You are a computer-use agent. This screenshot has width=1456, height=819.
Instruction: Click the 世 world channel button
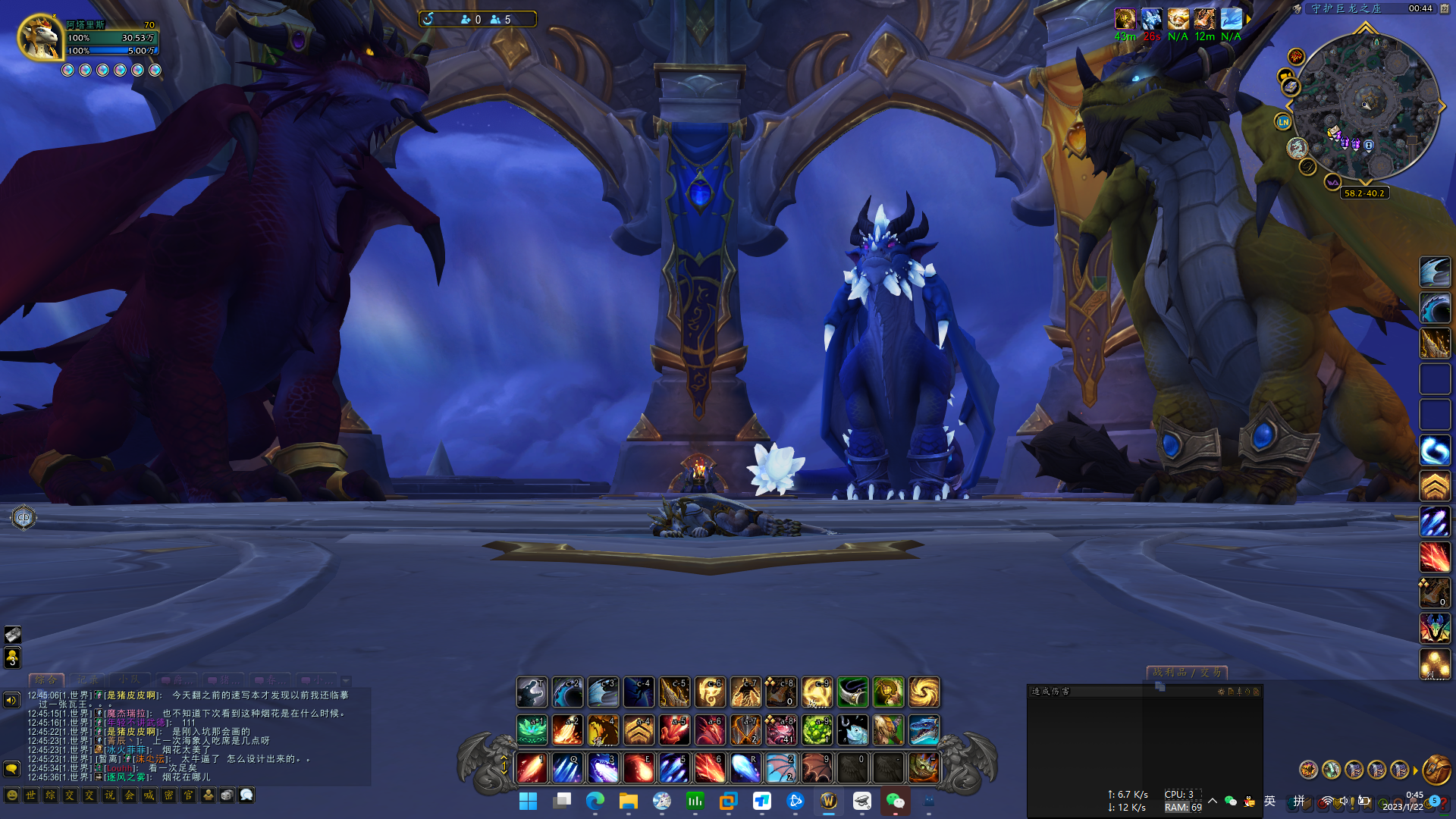[x=31, y=795]
